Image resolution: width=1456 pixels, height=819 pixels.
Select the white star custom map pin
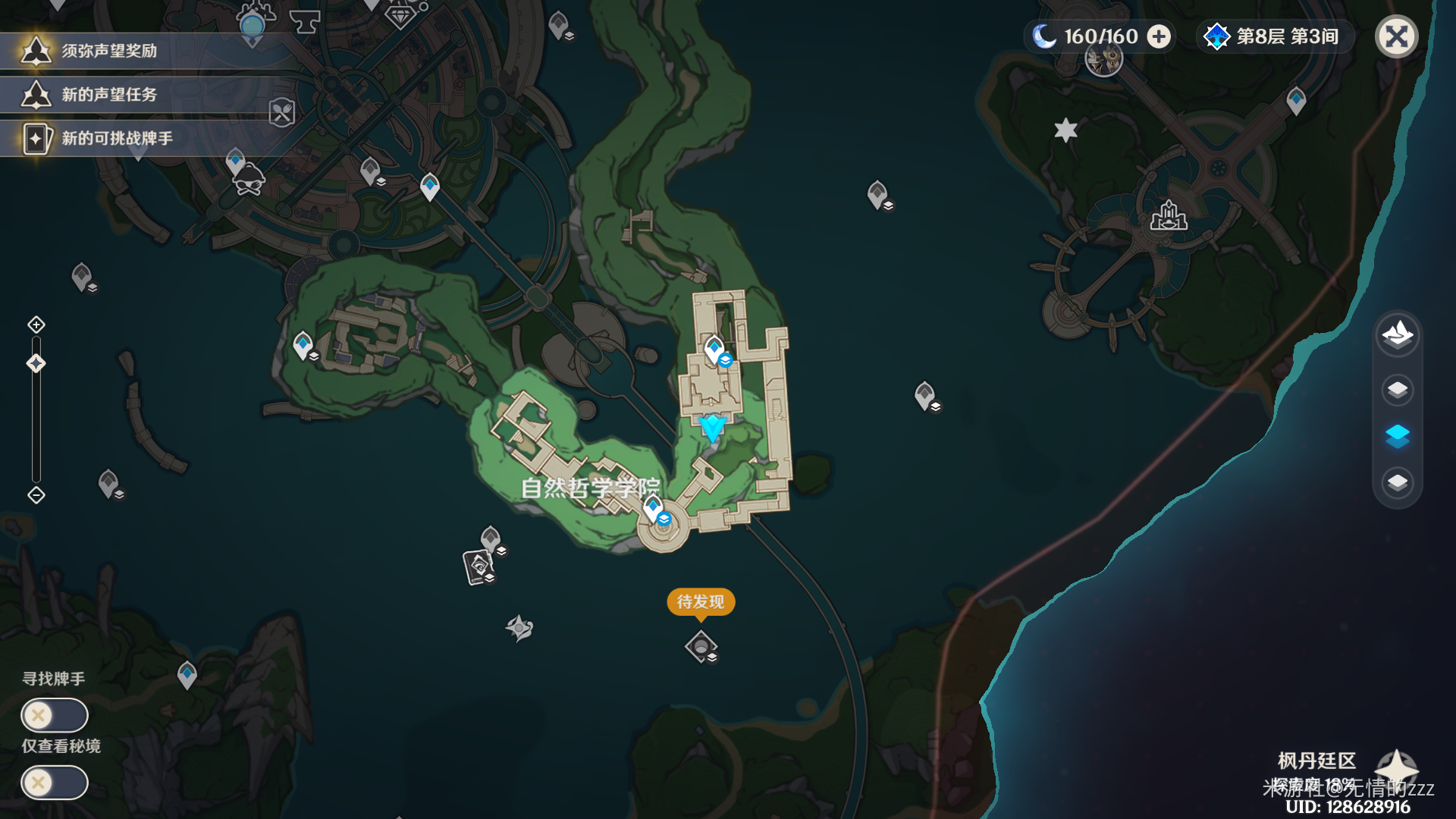coord(1065,130)
